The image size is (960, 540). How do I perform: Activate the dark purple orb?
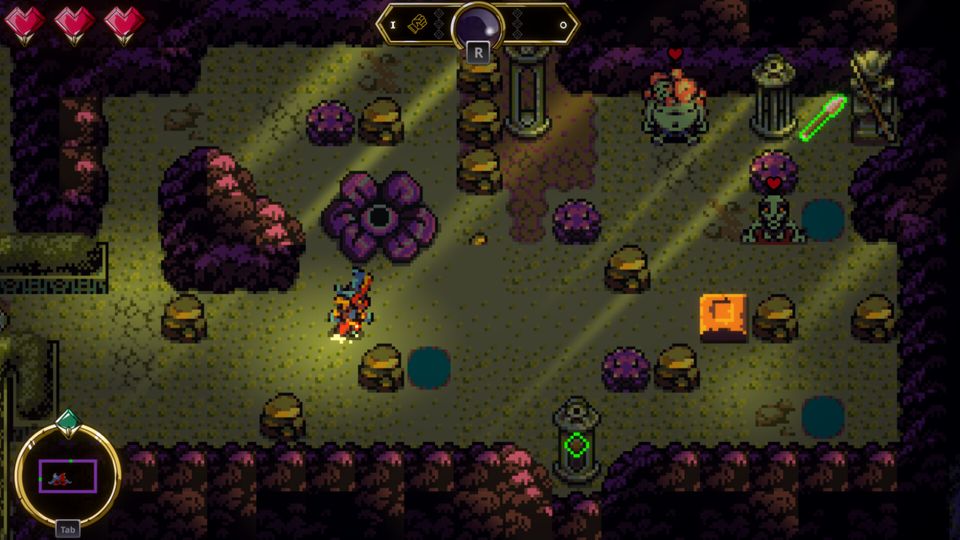[477, 25]
